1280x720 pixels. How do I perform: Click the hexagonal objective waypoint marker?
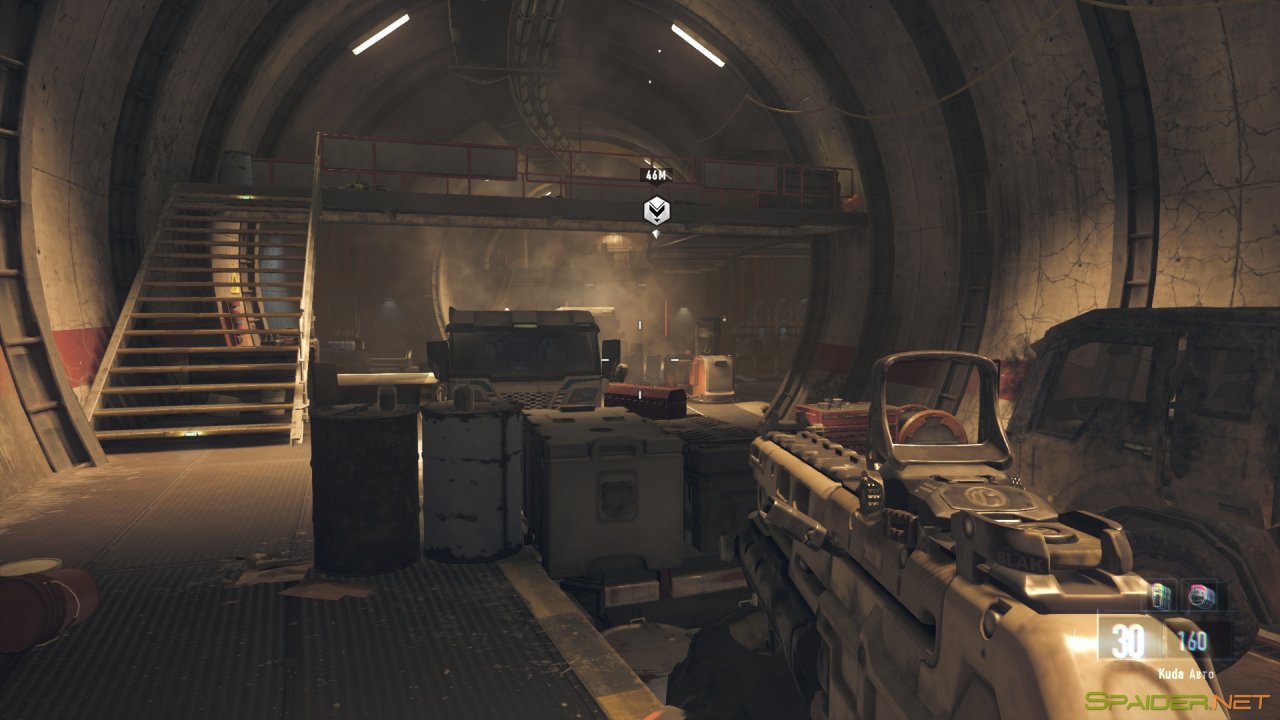point(657,211)
